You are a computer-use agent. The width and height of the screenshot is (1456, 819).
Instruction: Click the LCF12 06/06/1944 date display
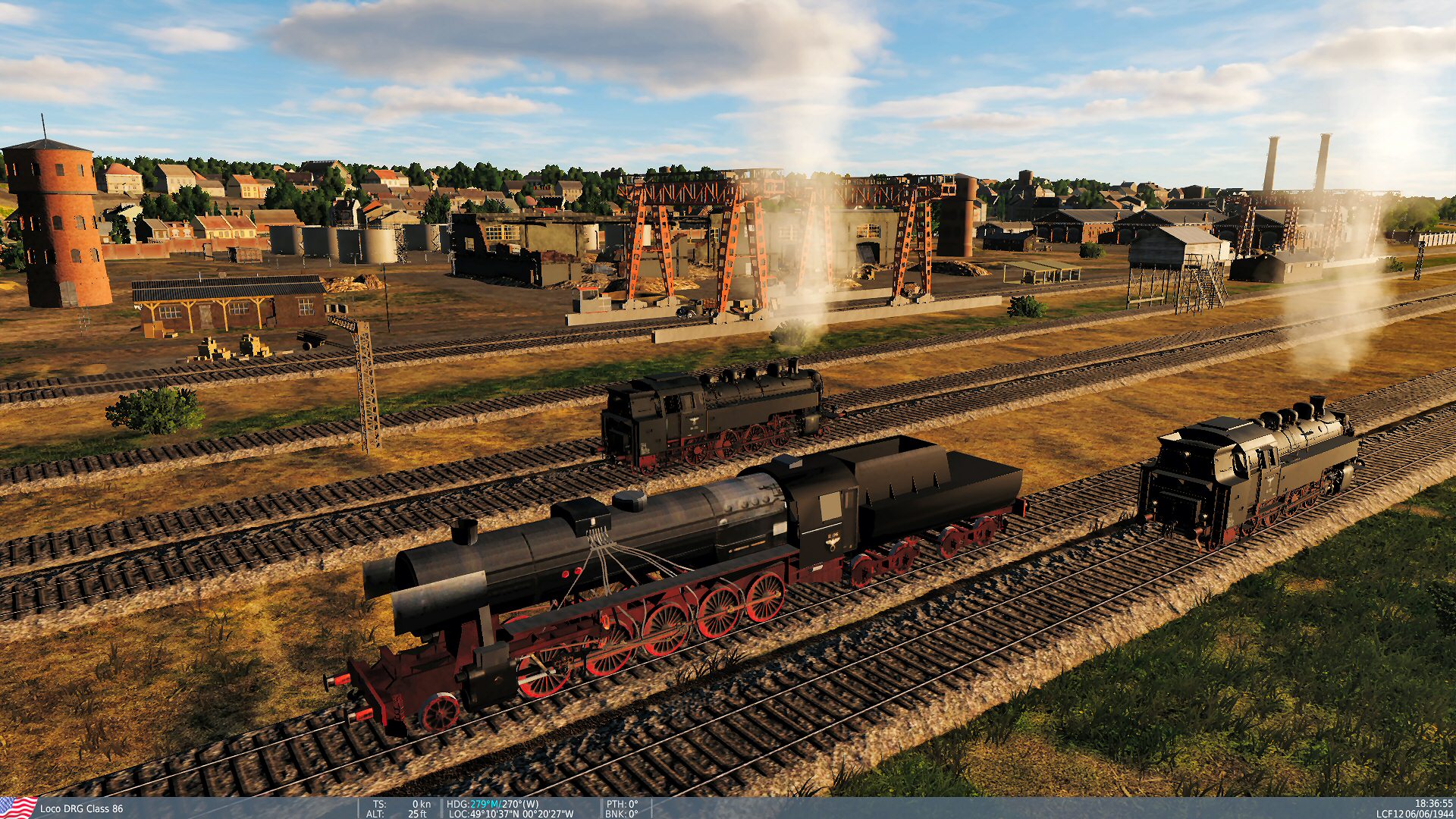(1415, 814)
